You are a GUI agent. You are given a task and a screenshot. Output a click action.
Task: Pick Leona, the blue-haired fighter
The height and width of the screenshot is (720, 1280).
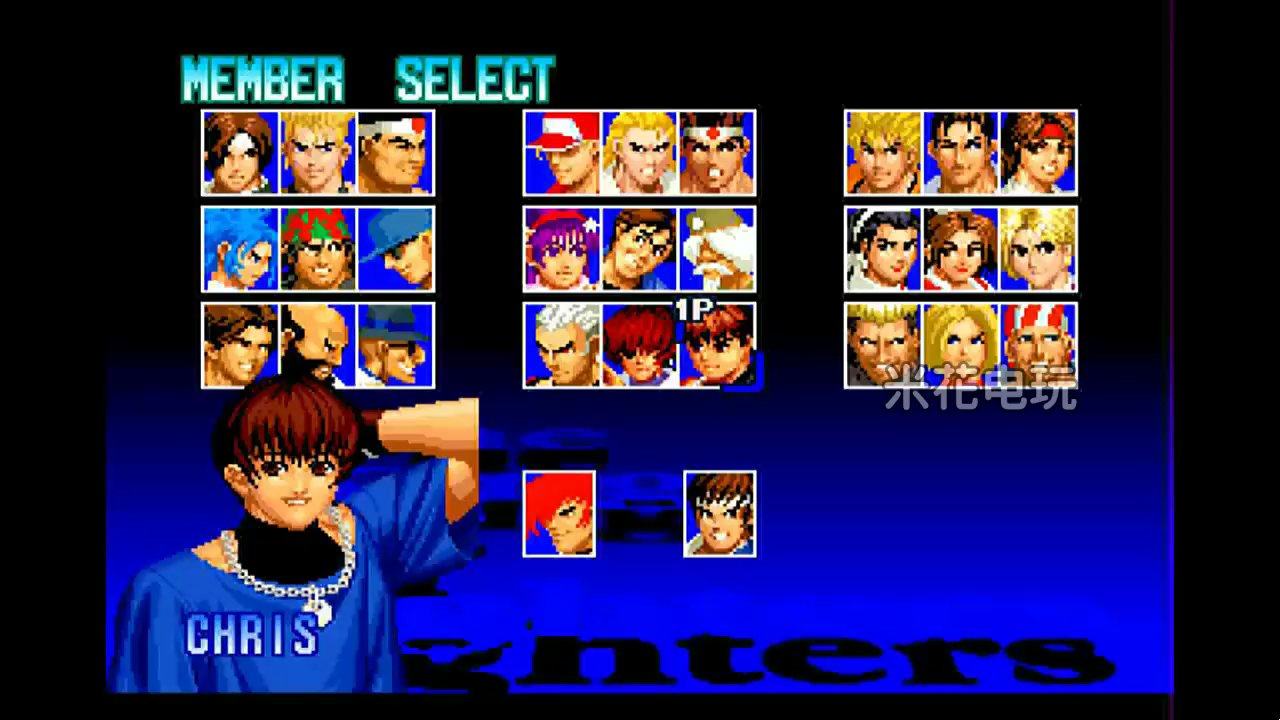pyautogui.click(x=240, y=248)
